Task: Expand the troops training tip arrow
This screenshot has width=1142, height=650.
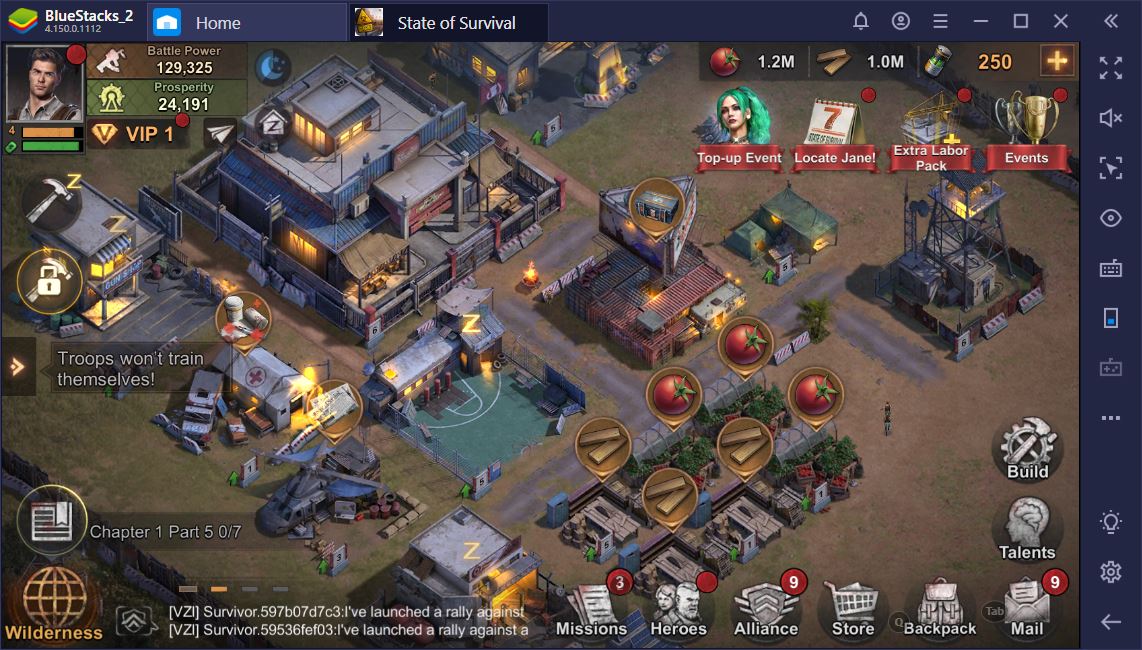Action: pos(17,367)
